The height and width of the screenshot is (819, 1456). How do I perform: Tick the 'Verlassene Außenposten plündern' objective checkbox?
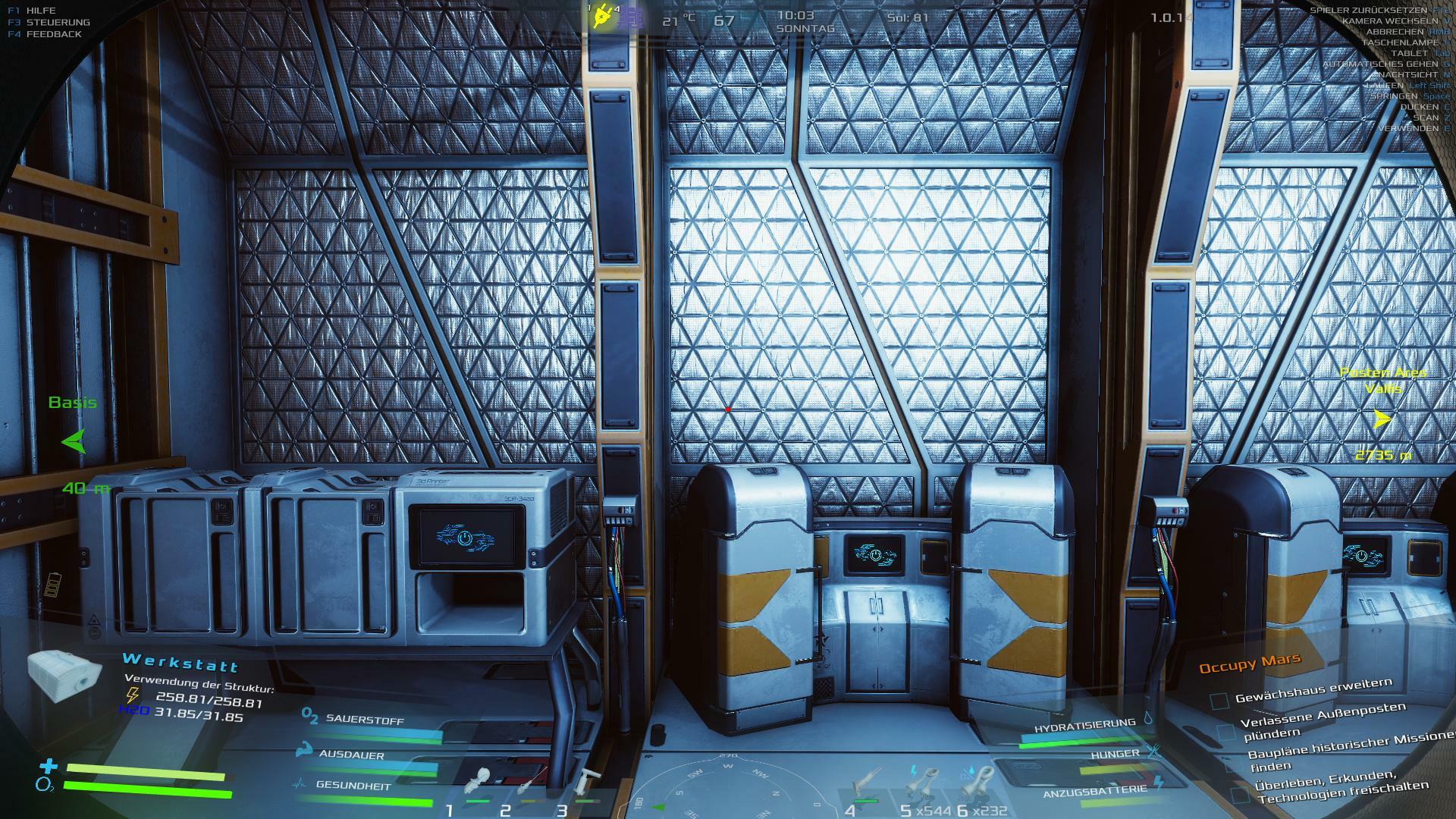click(1226, 731)
